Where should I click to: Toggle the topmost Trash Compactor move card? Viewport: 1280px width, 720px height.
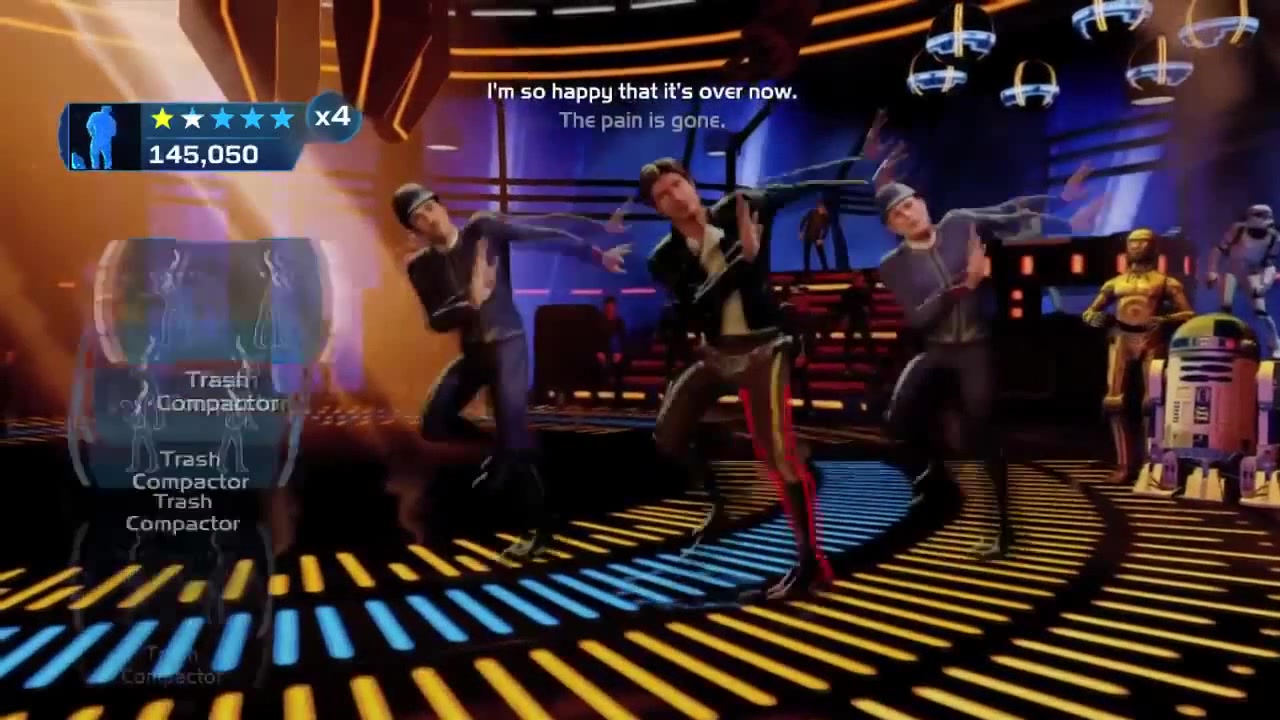[220, 391]
